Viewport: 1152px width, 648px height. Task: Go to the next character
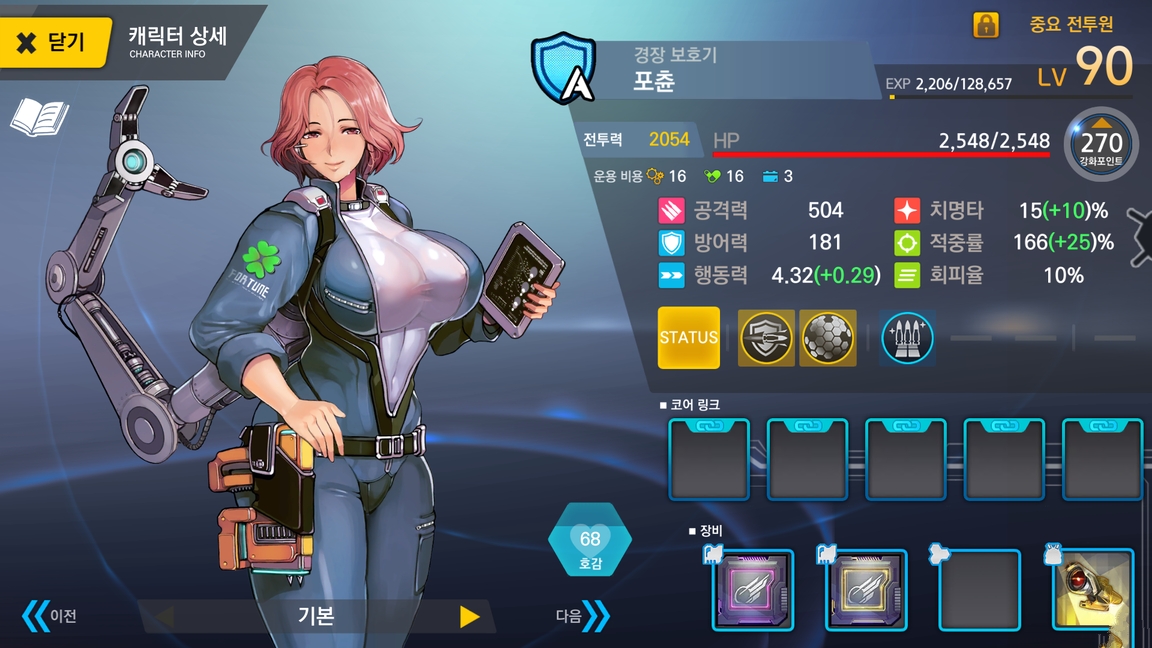click(x=583, y=616)
